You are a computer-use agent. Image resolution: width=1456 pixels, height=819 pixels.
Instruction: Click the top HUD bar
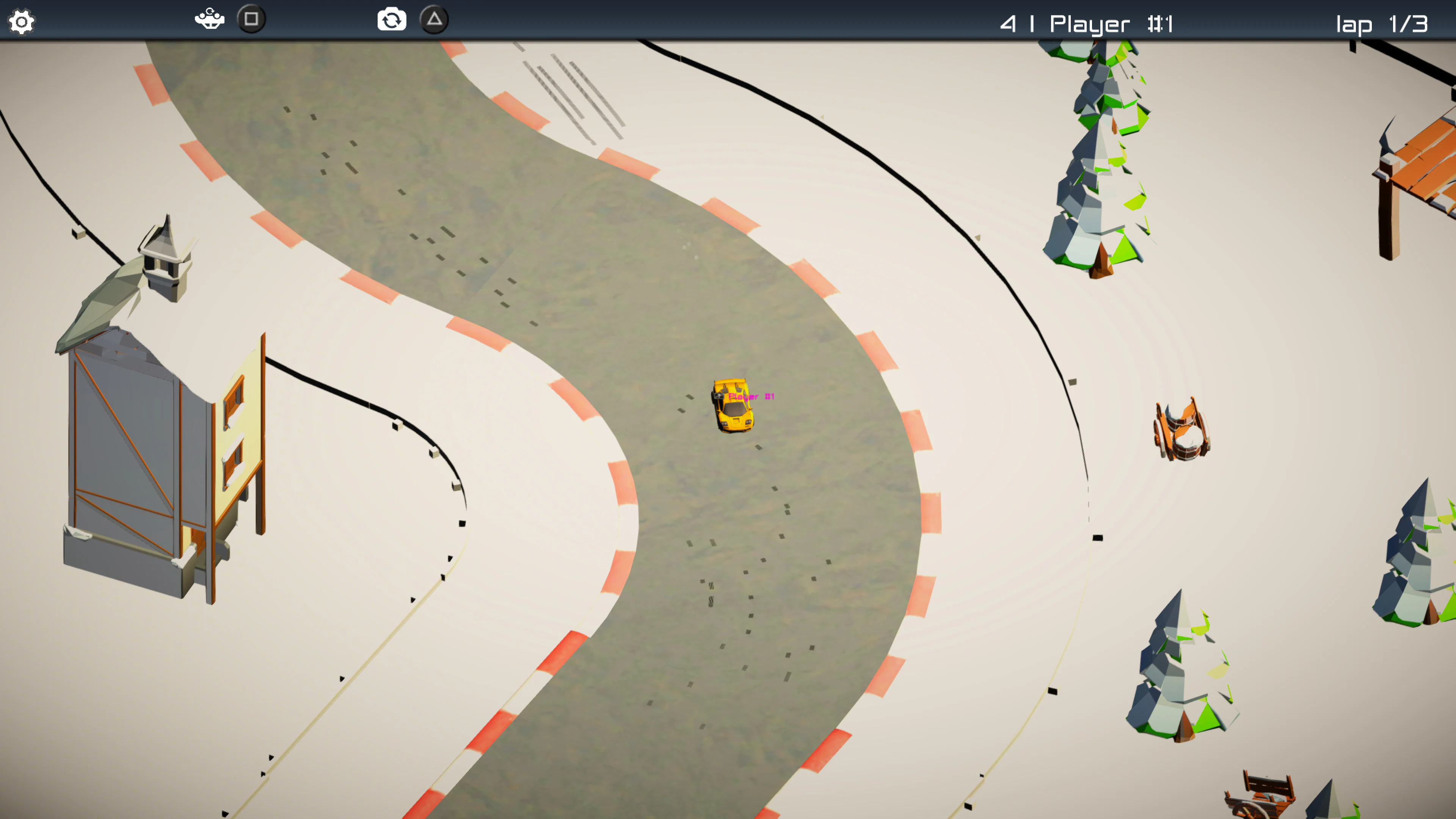pos(728,20)
